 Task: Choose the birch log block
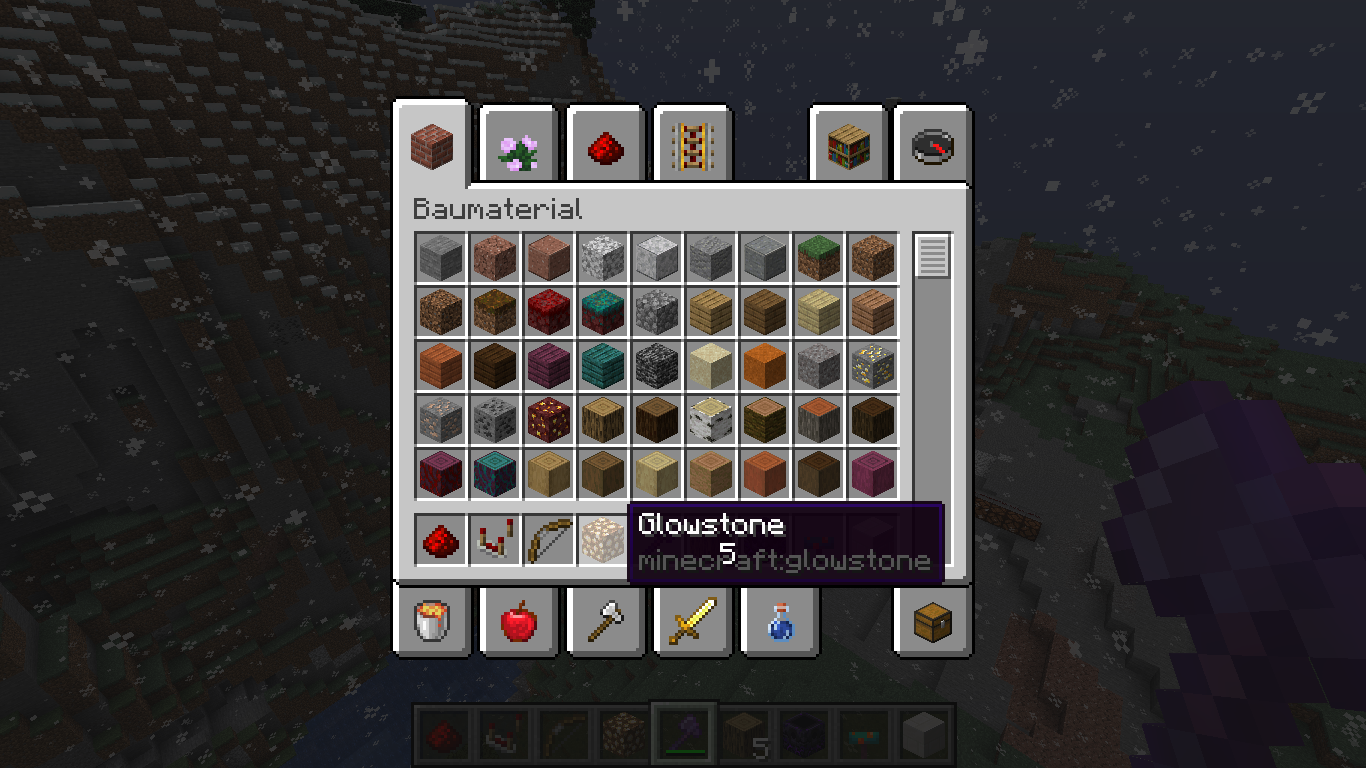pyautogui.click(x=711, y=420)
